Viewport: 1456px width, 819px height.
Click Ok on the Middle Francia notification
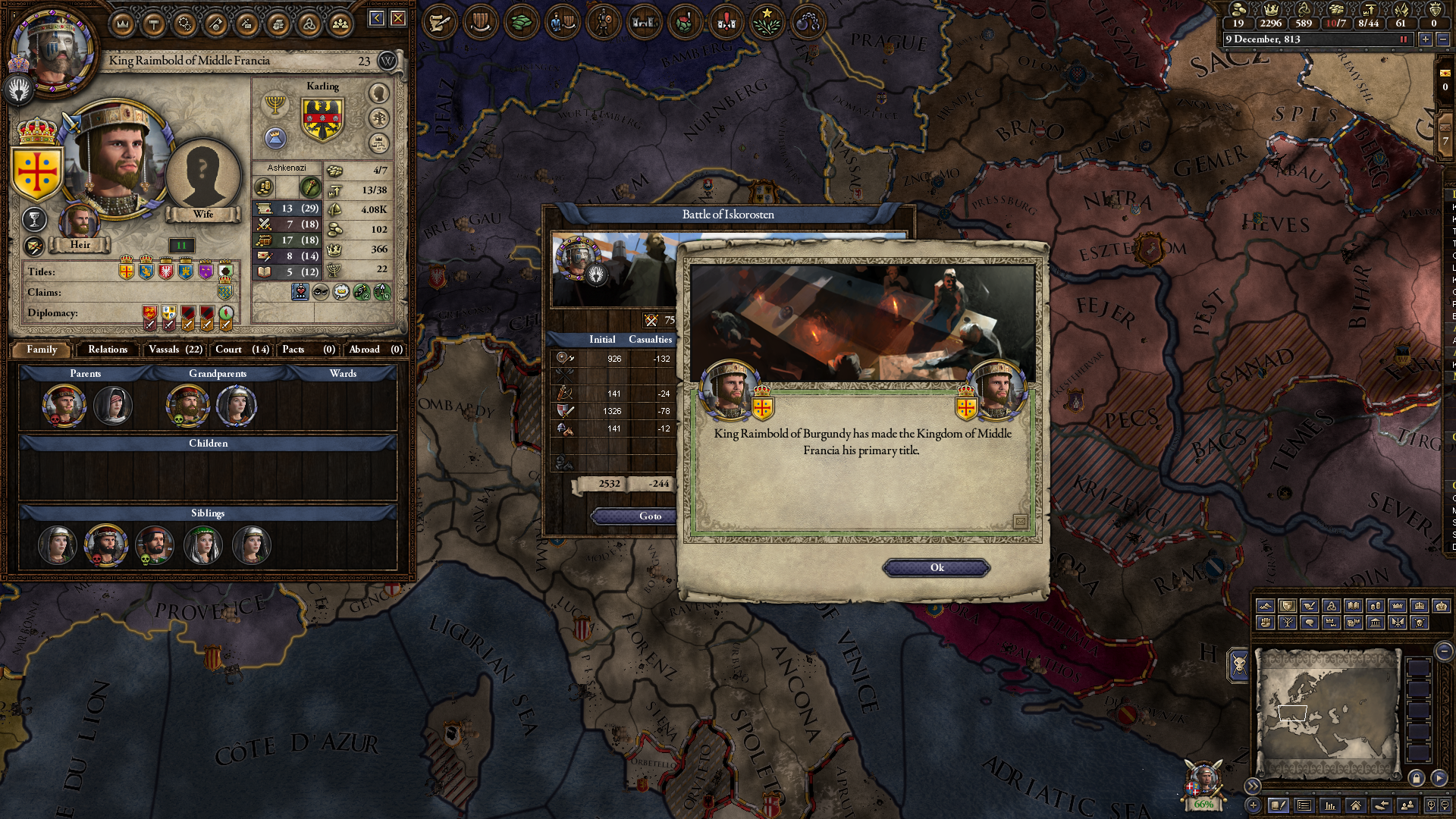coord(935,567)
